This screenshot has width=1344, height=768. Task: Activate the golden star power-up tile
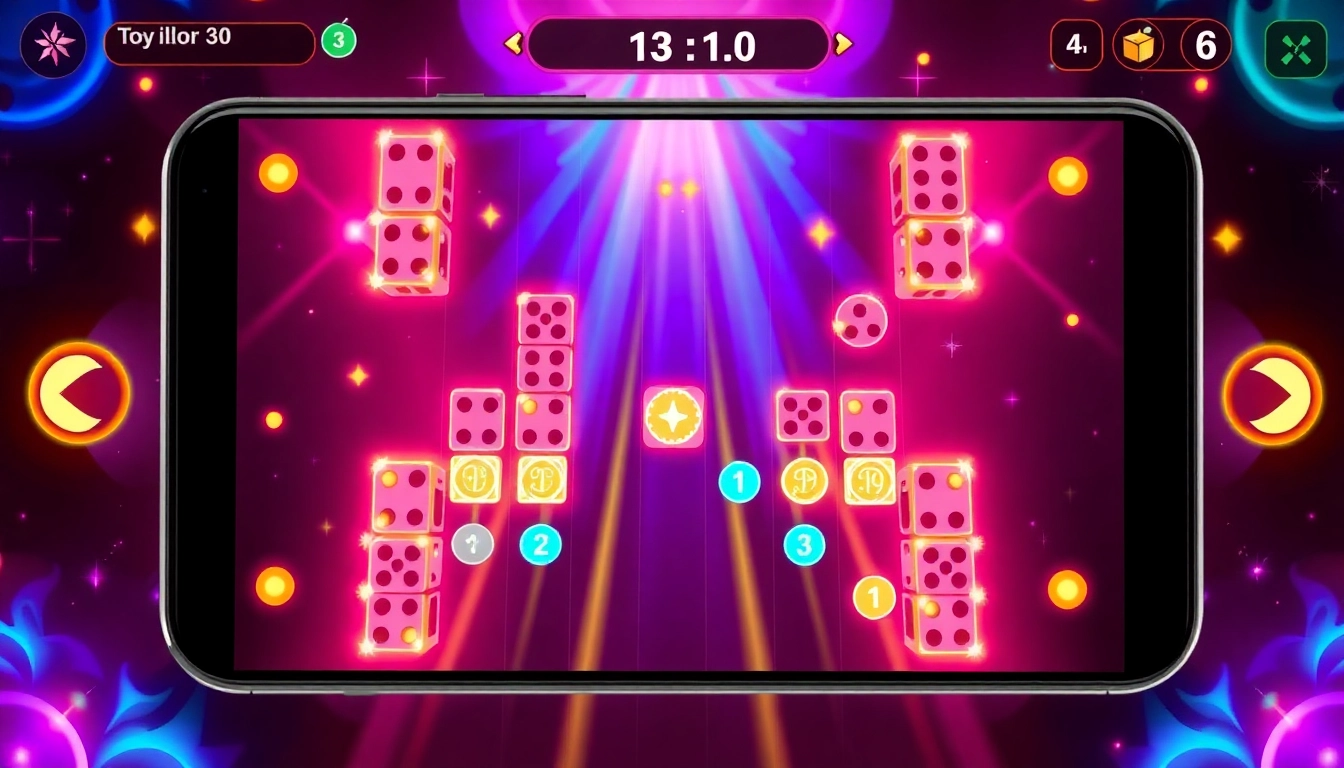click(675, 417)
